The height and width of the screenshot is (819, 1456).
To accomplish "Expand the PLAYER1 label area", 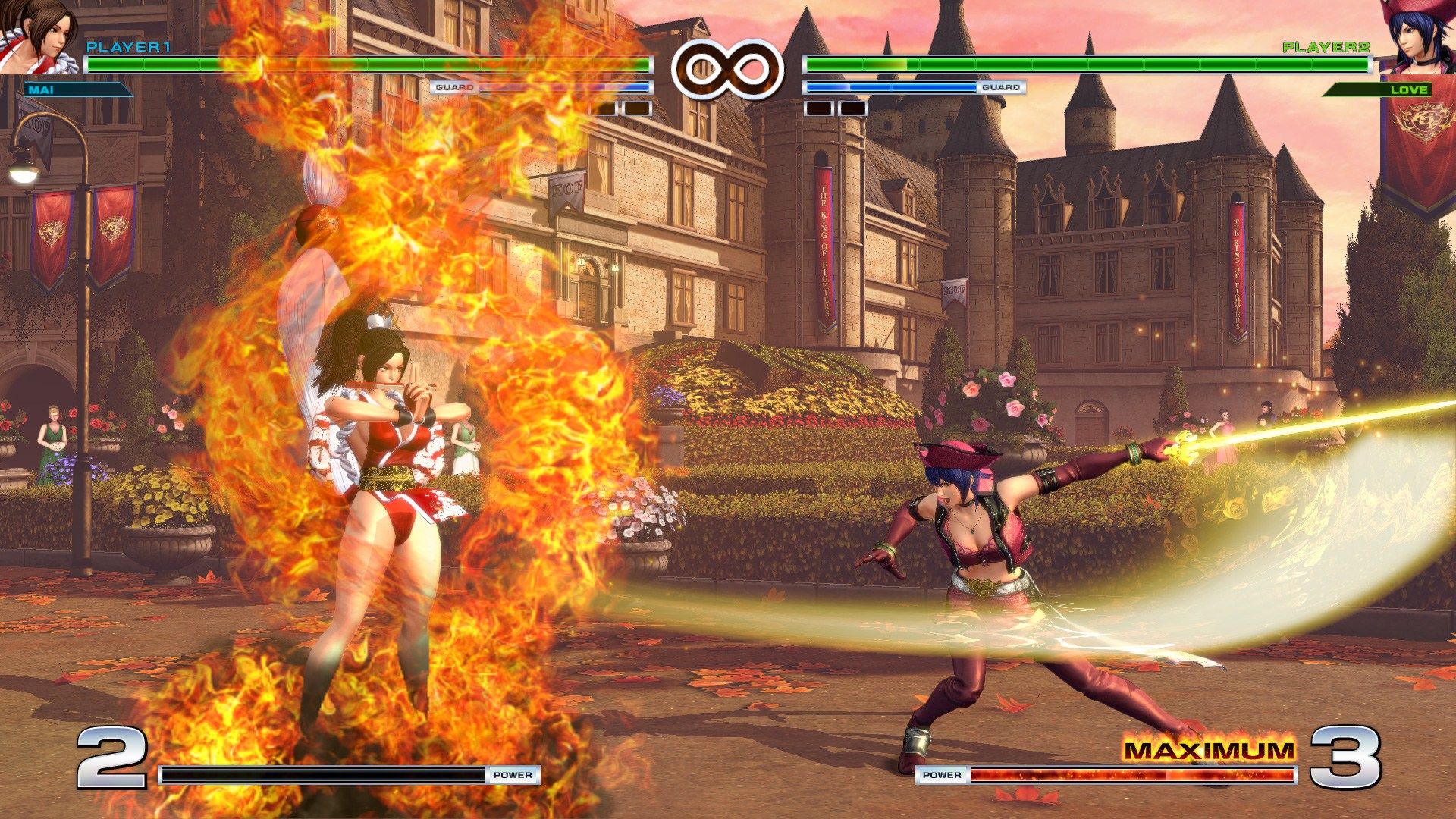I will coord(129,47).
